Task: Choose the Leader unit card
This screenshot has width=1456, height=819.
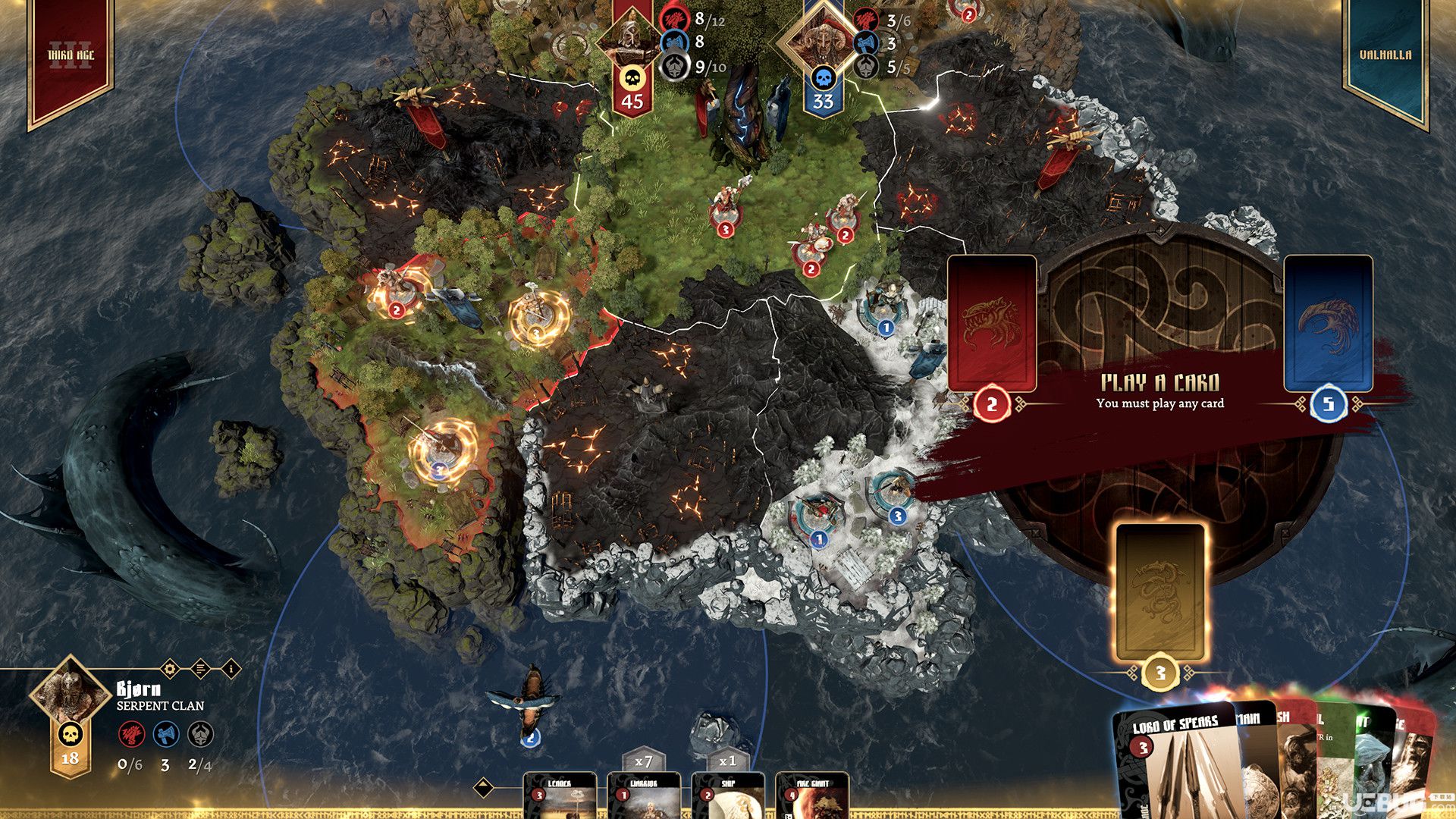Action: (560, 796)
